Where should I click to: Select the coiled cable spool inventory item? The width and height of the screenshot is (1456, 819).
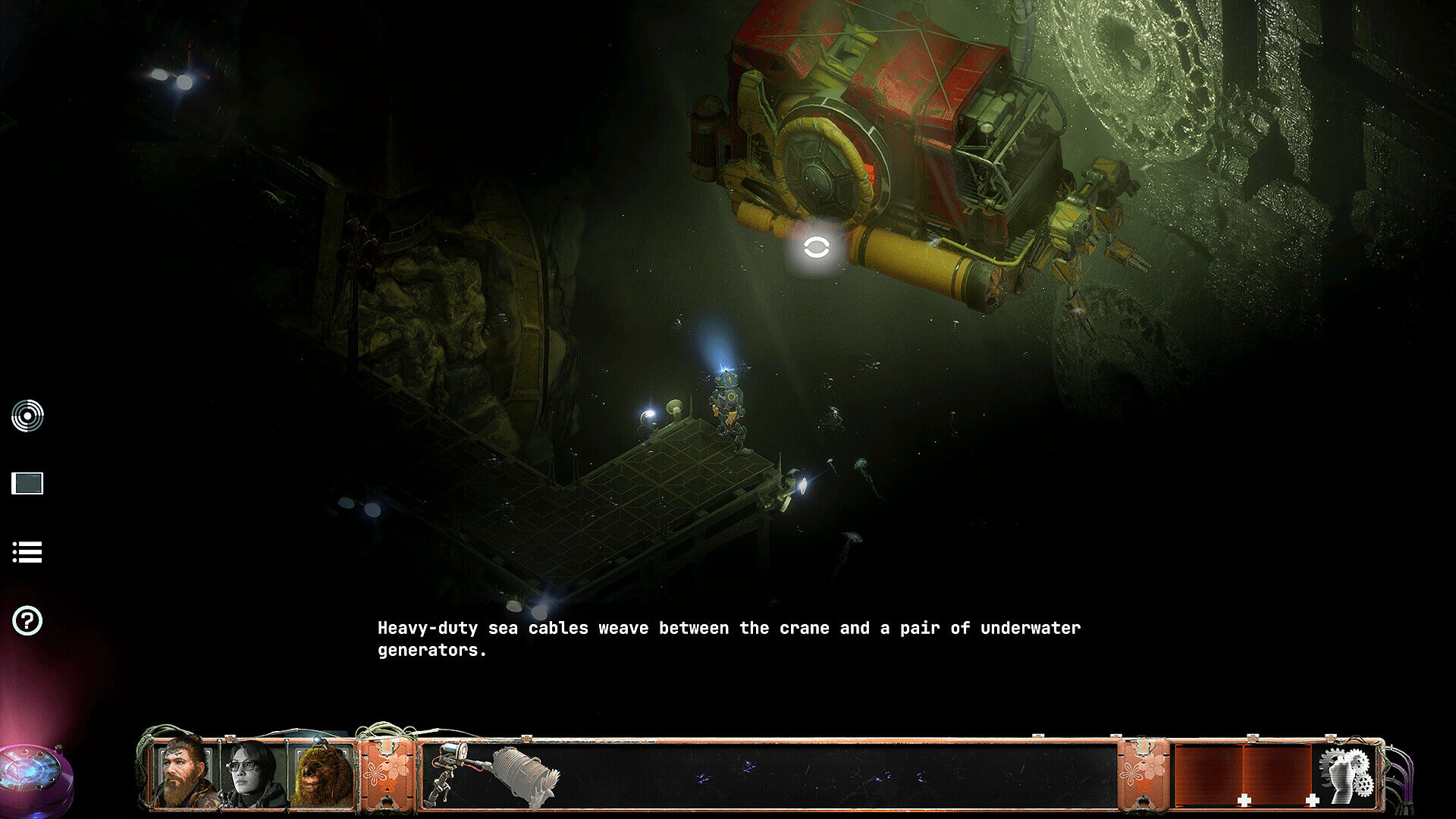522,773
